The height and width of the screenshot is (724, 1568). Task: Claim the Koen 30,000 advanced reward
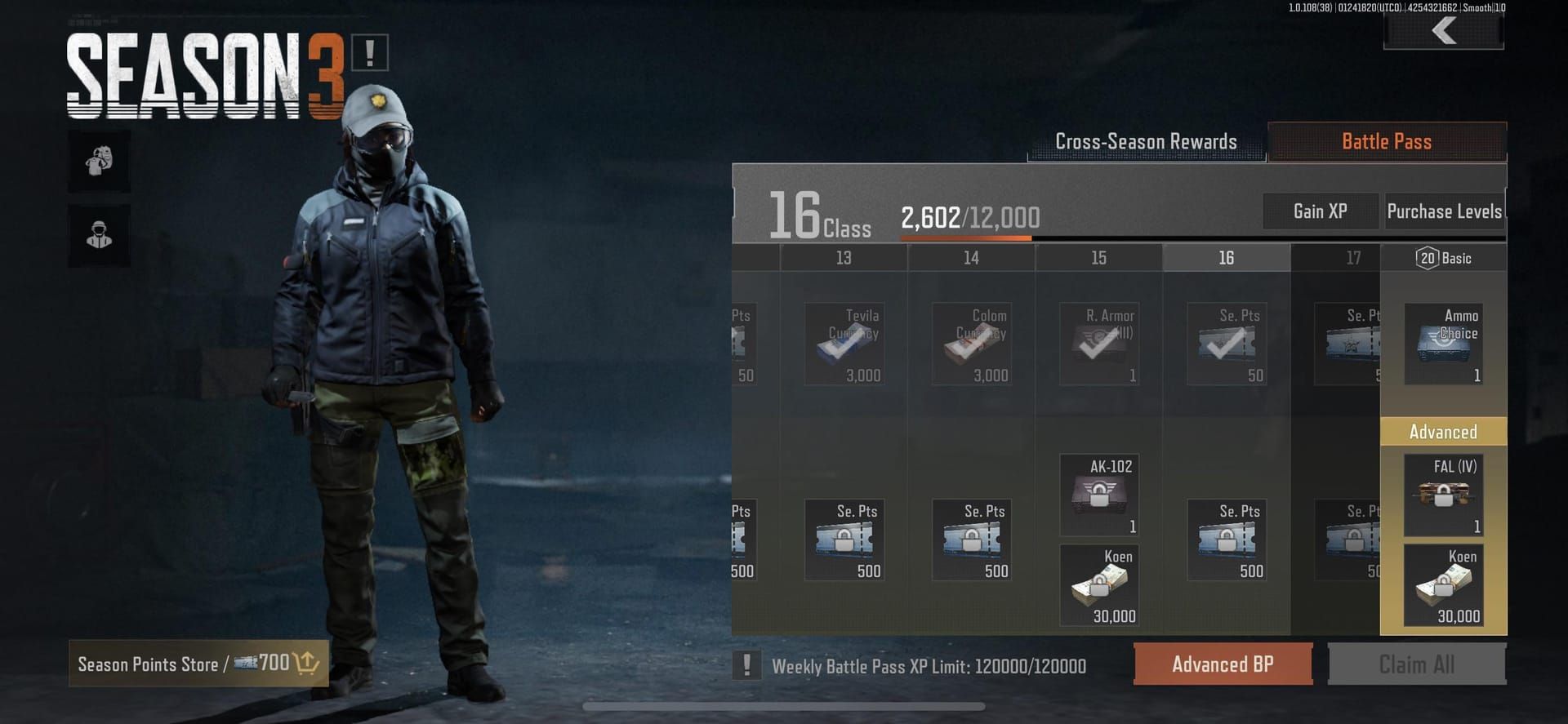click(1442, 584)
